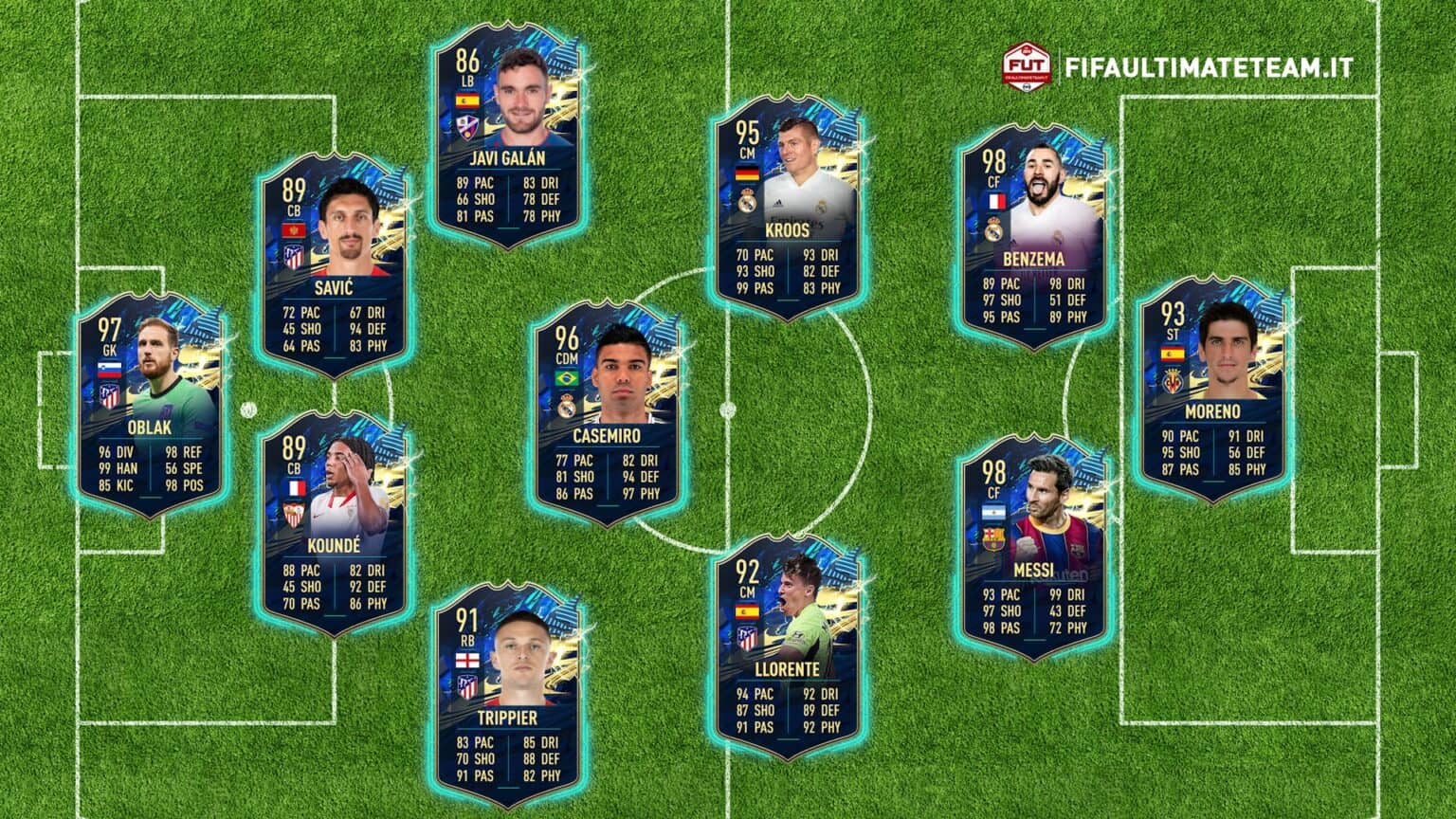Select the Benzema forward card
Screen dimensions: 1456x819
coord(1032,235)
